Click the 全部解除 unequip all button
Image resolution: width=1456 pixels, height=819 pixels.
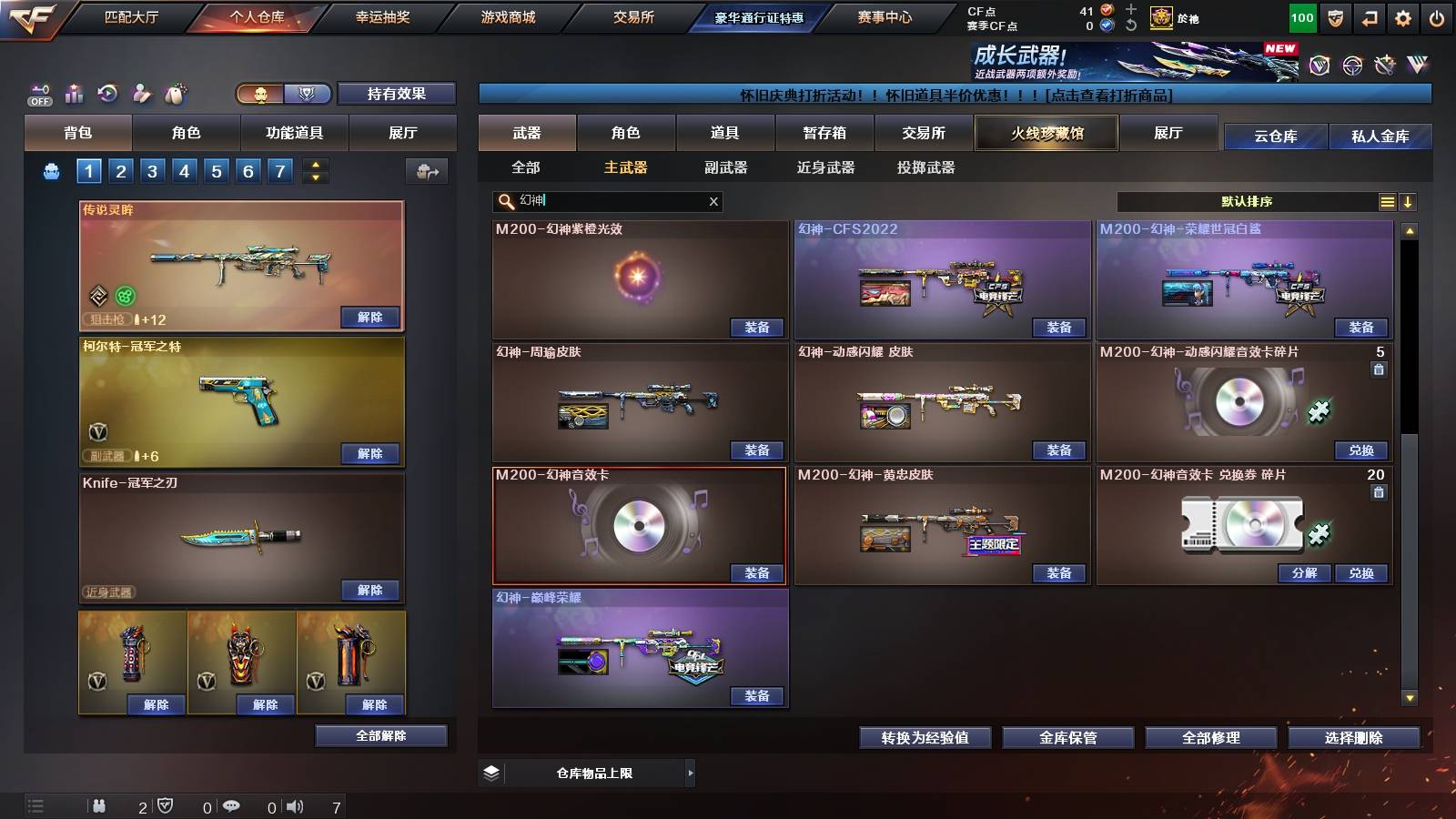380,735
